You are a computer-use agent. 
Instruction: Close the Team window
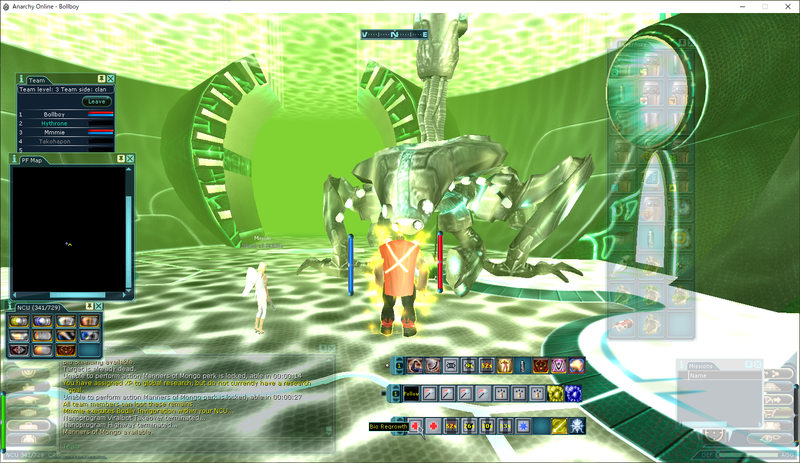[110, 78]
